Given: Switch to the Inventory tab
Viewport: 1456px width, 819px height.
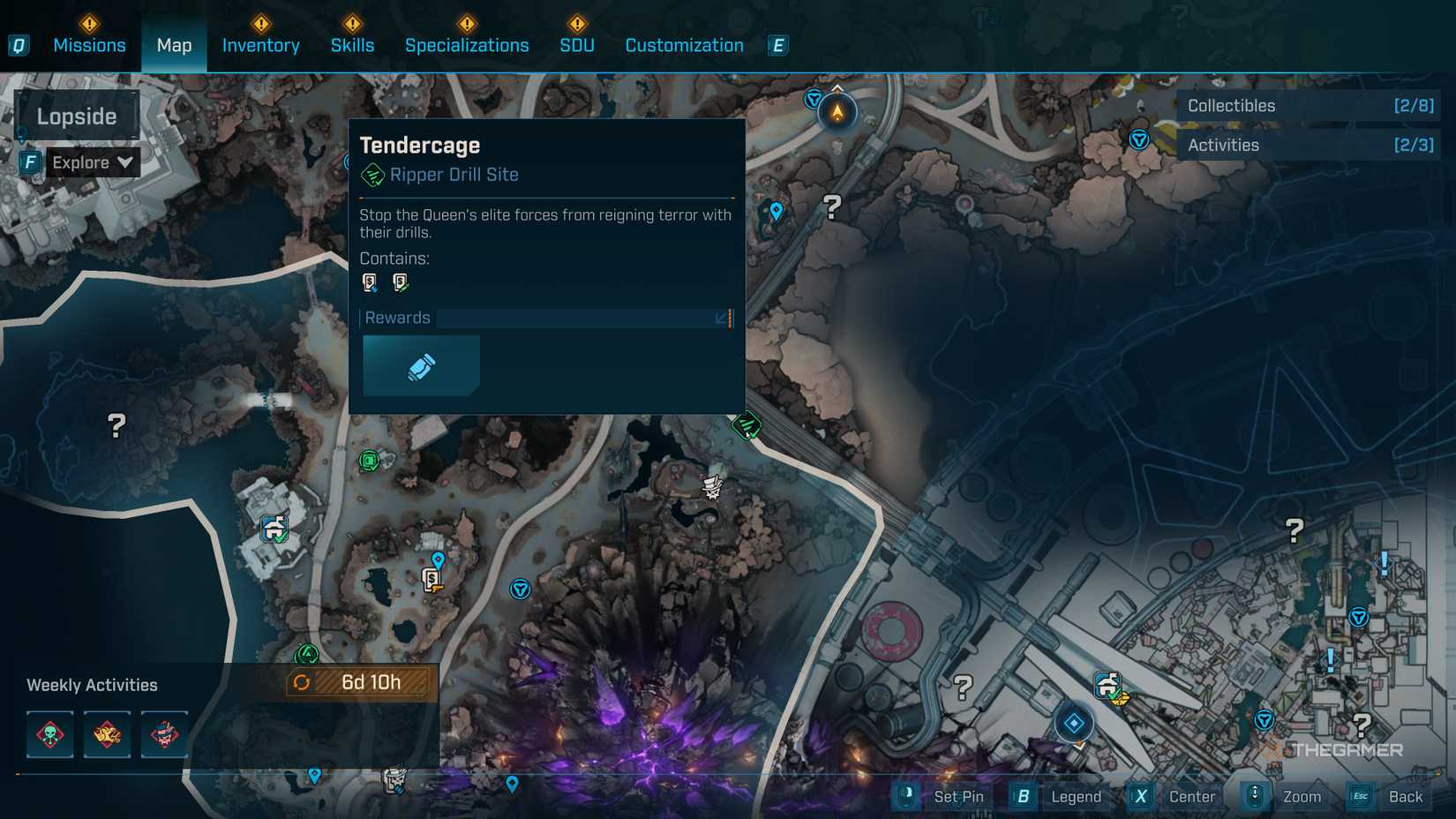Looking at the screenshot, I should [260, 45].
